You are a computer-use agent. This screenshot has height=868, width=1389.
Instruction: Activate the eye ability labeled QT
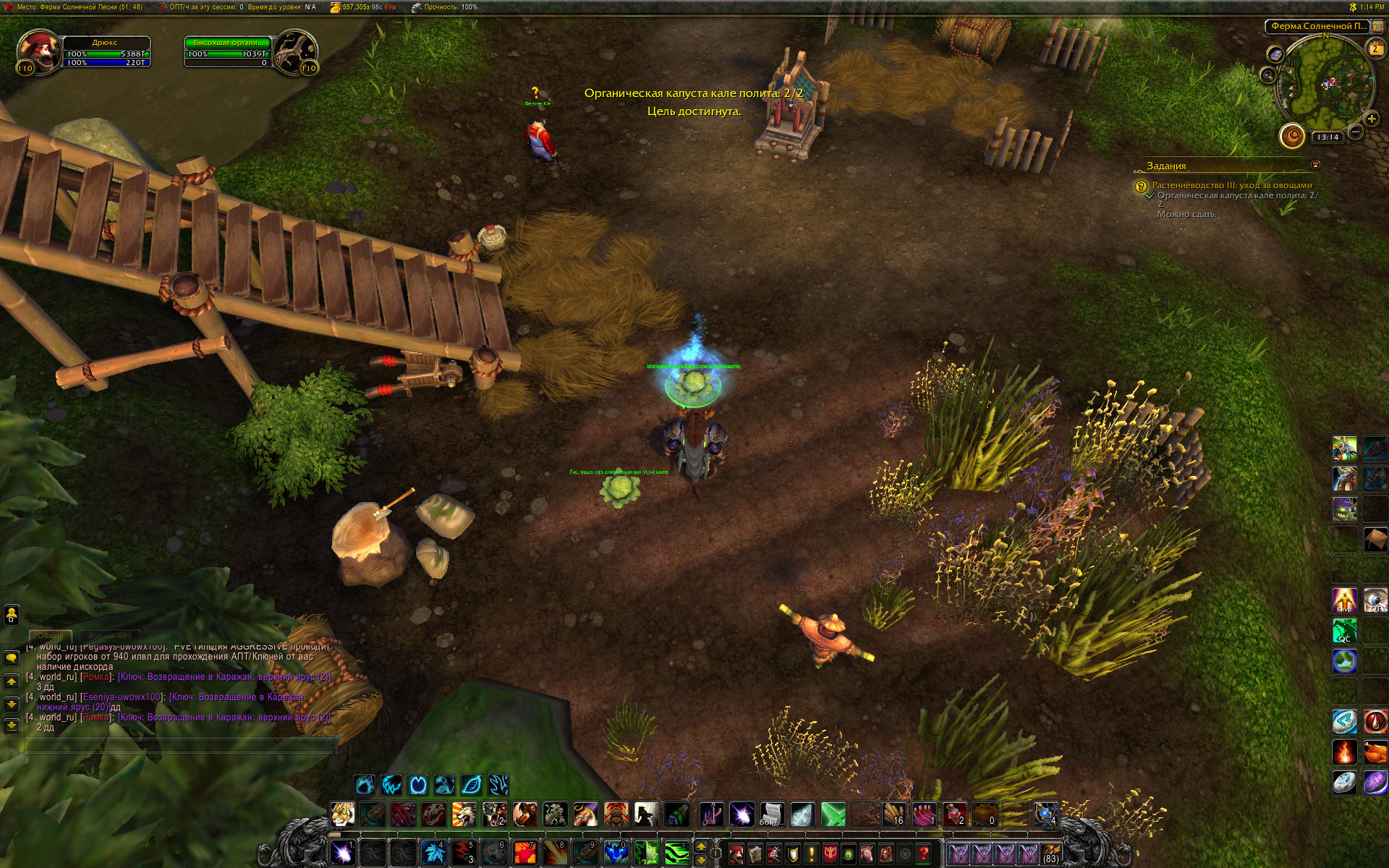(x=1375, y=600)
